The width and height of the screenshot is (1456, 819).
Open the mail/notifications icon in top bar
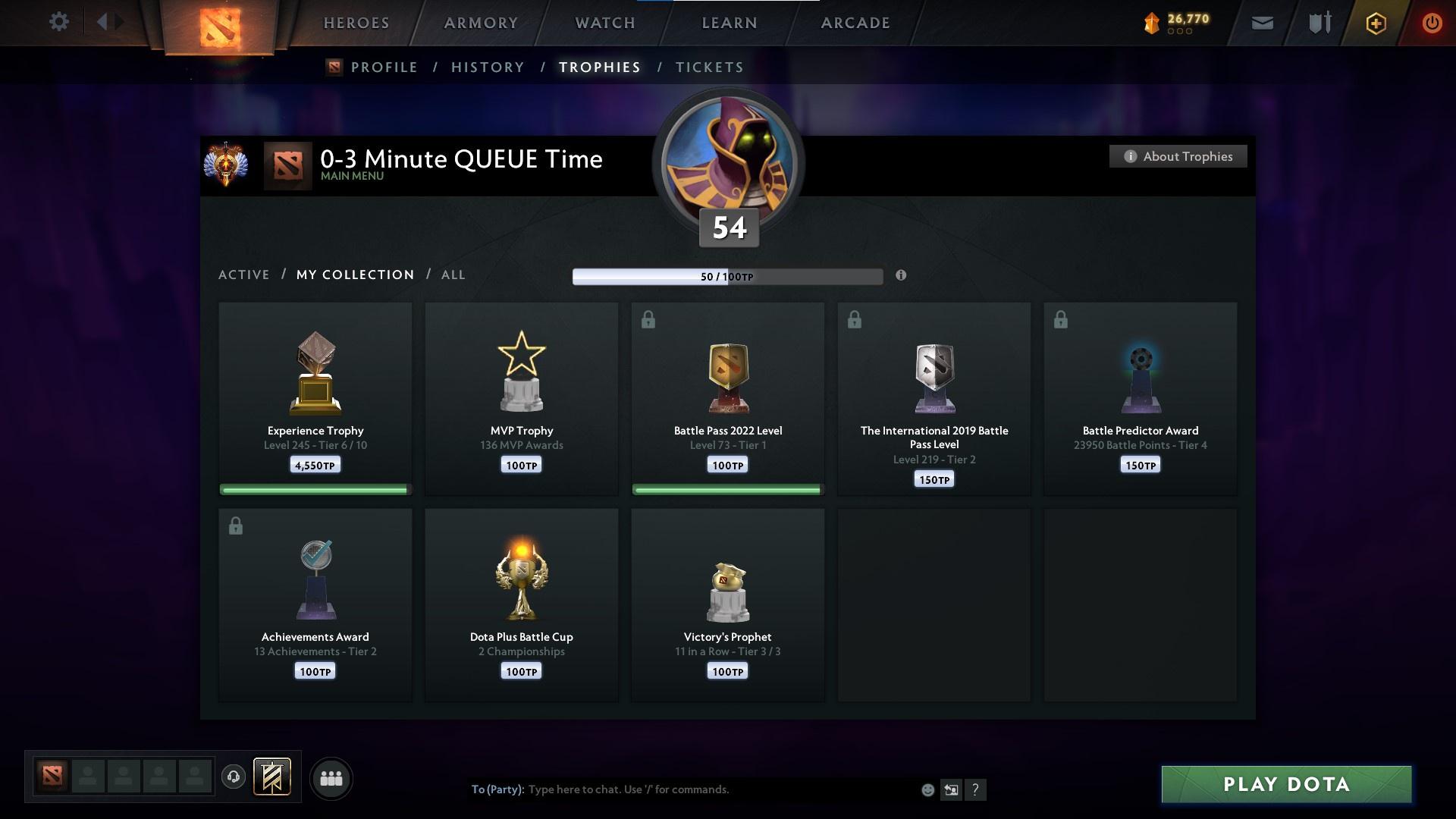pos(1261,23)
